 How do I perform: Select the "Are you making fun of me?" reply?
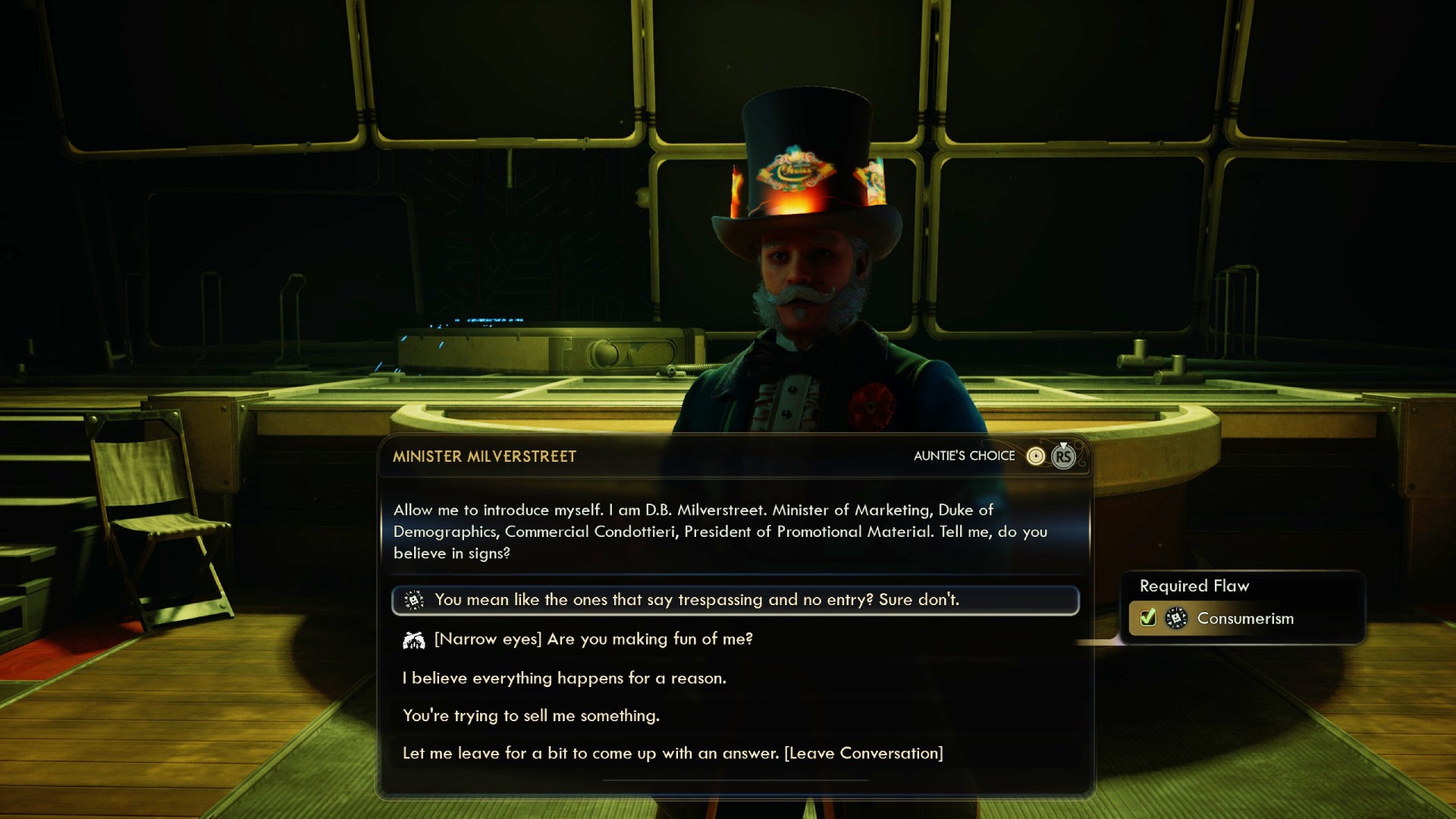click(593, 639)
